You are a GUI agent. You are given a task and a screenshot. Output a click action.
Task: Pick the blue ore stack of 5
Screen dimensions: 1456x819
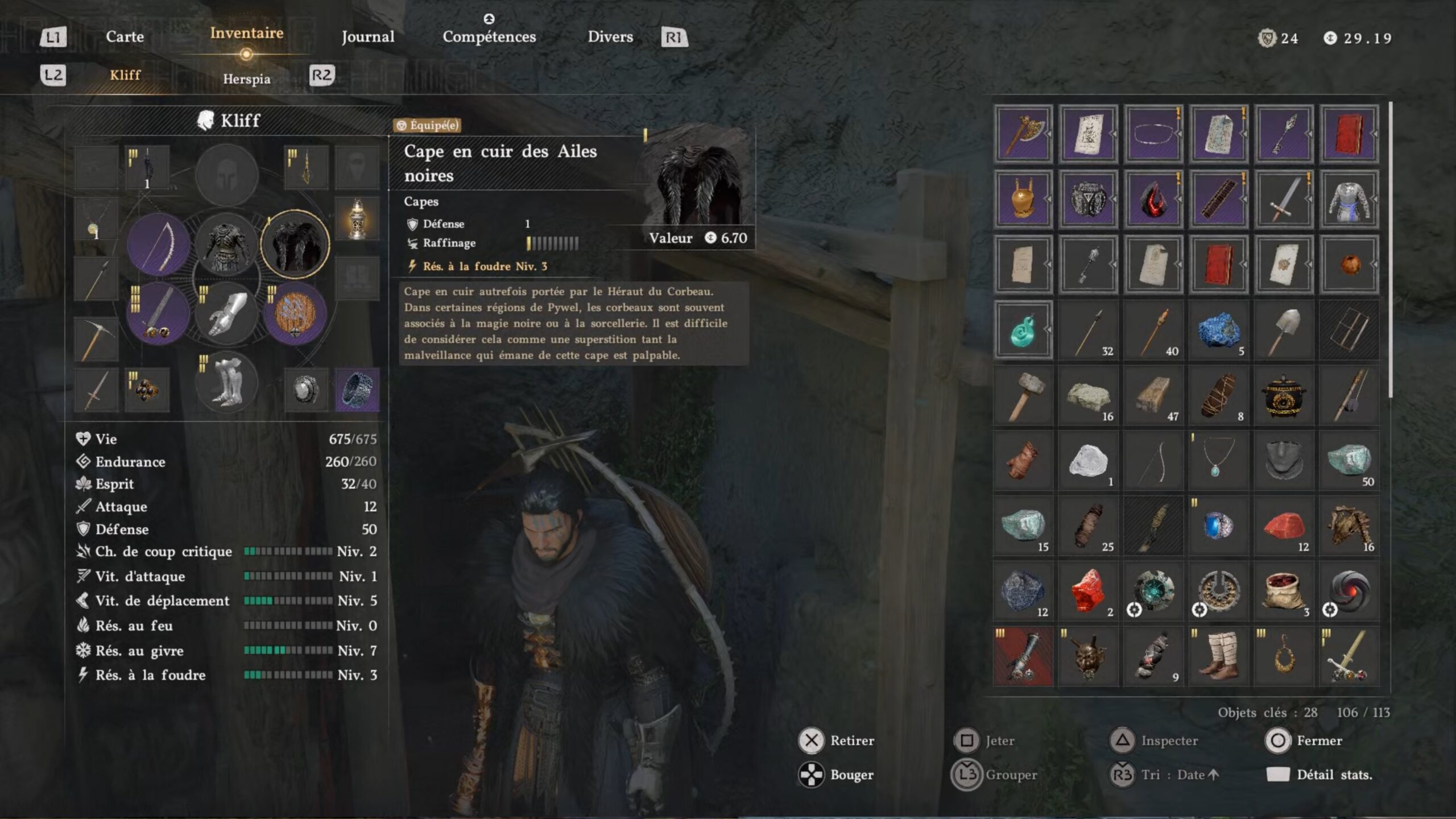(1218, 330)
